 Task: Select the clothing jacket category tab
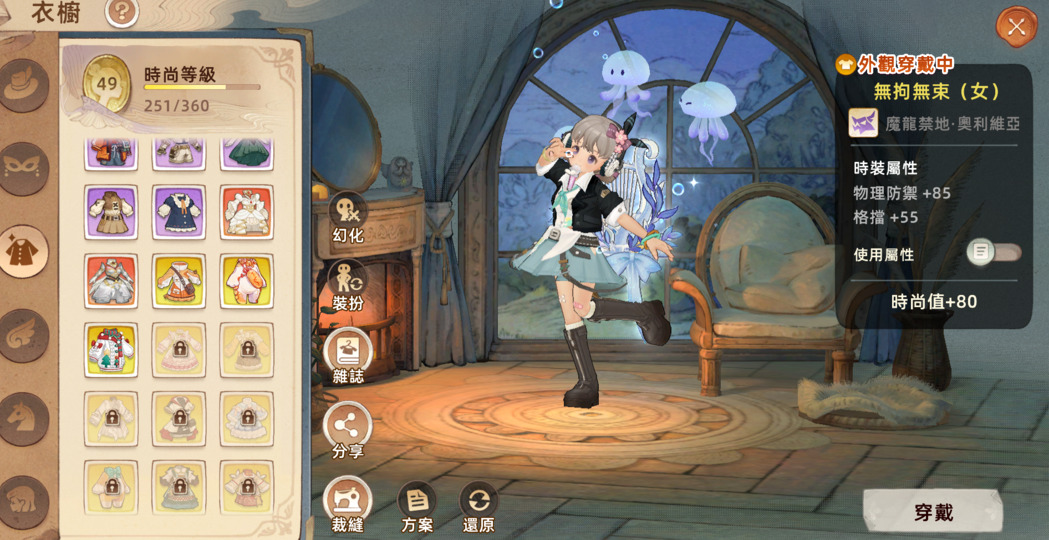[x=24, y=251]
